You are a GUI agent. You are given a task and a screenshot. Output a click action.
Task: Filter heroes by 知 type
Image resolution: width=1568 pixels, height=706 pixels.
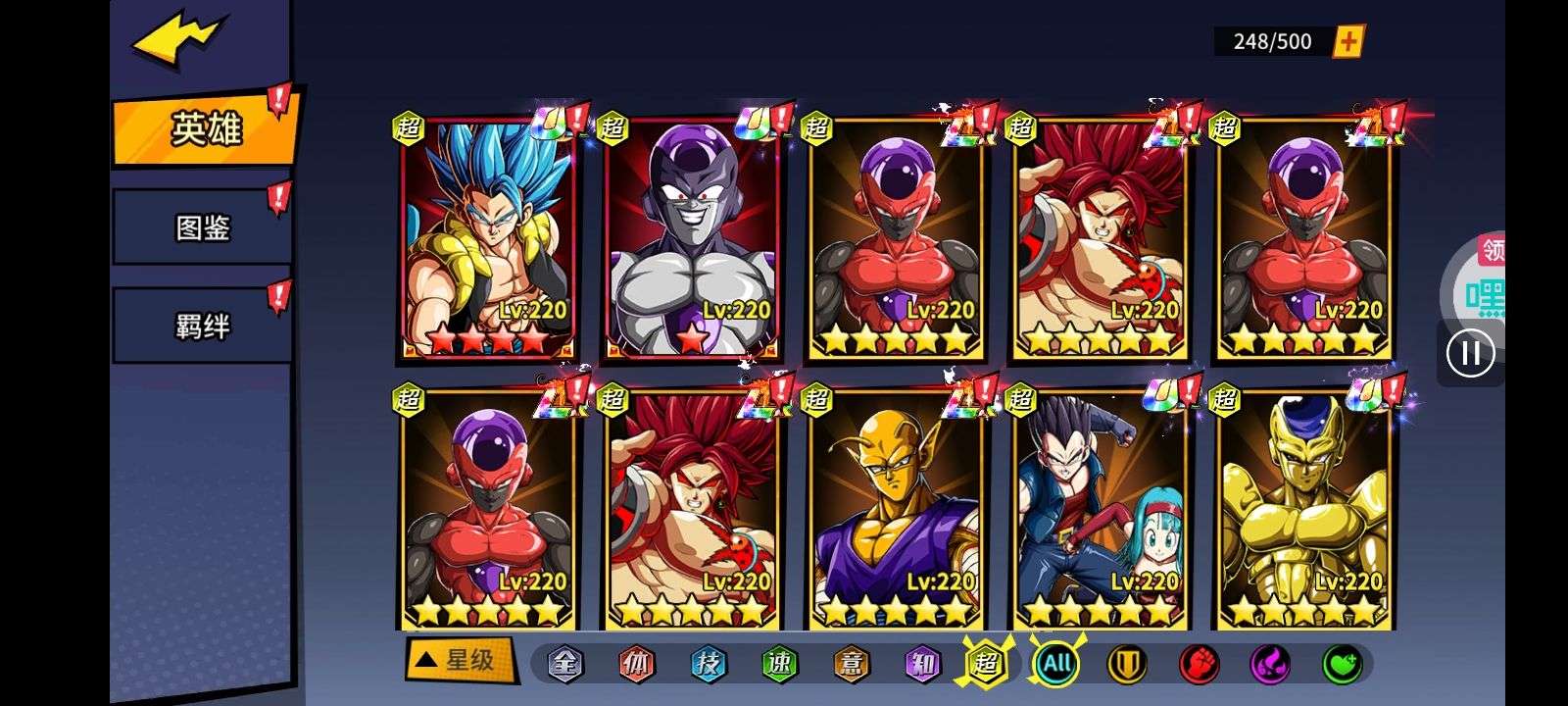coord(922,665)
